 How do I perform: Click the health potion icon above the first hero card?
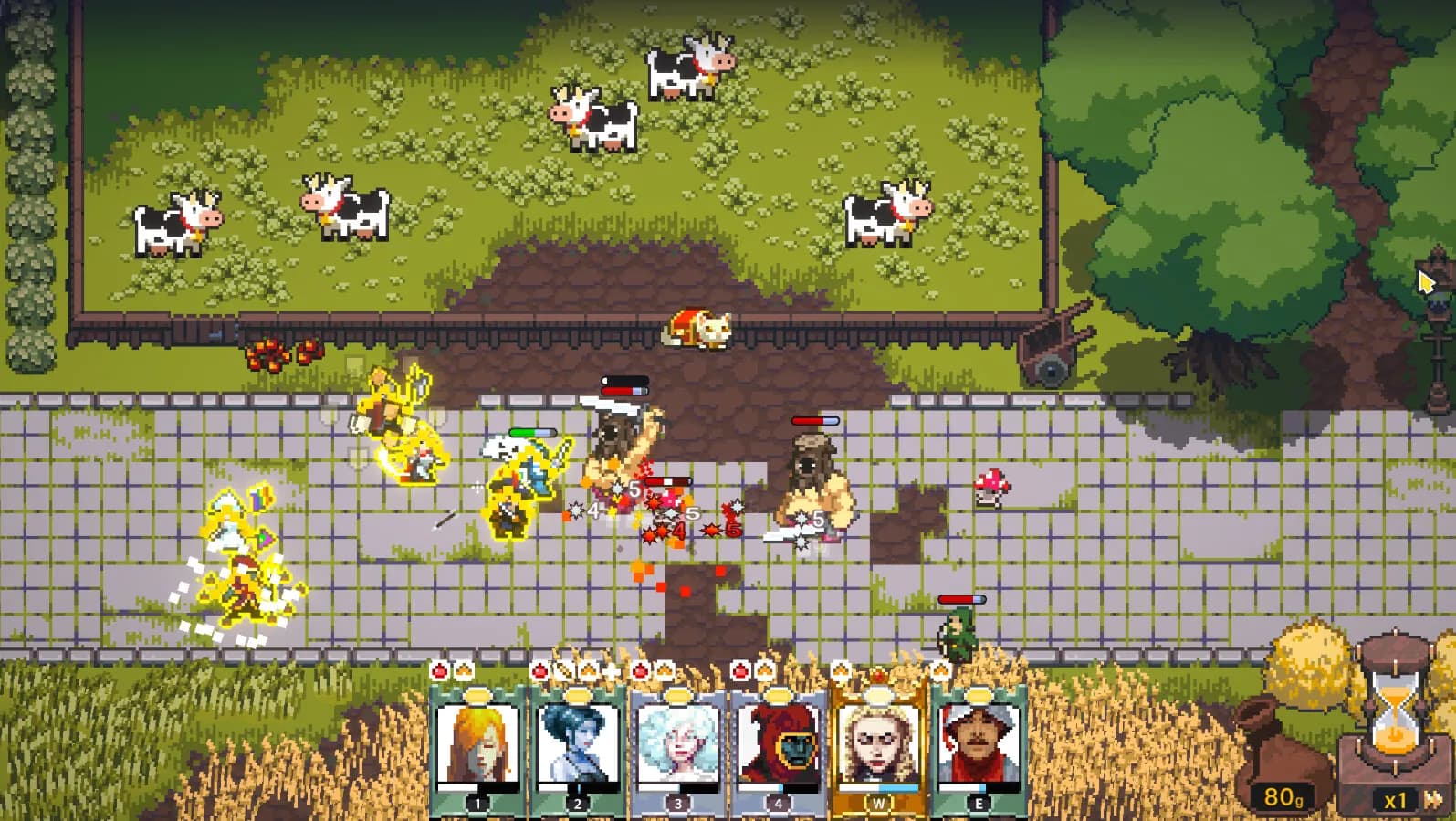[439, 670]
